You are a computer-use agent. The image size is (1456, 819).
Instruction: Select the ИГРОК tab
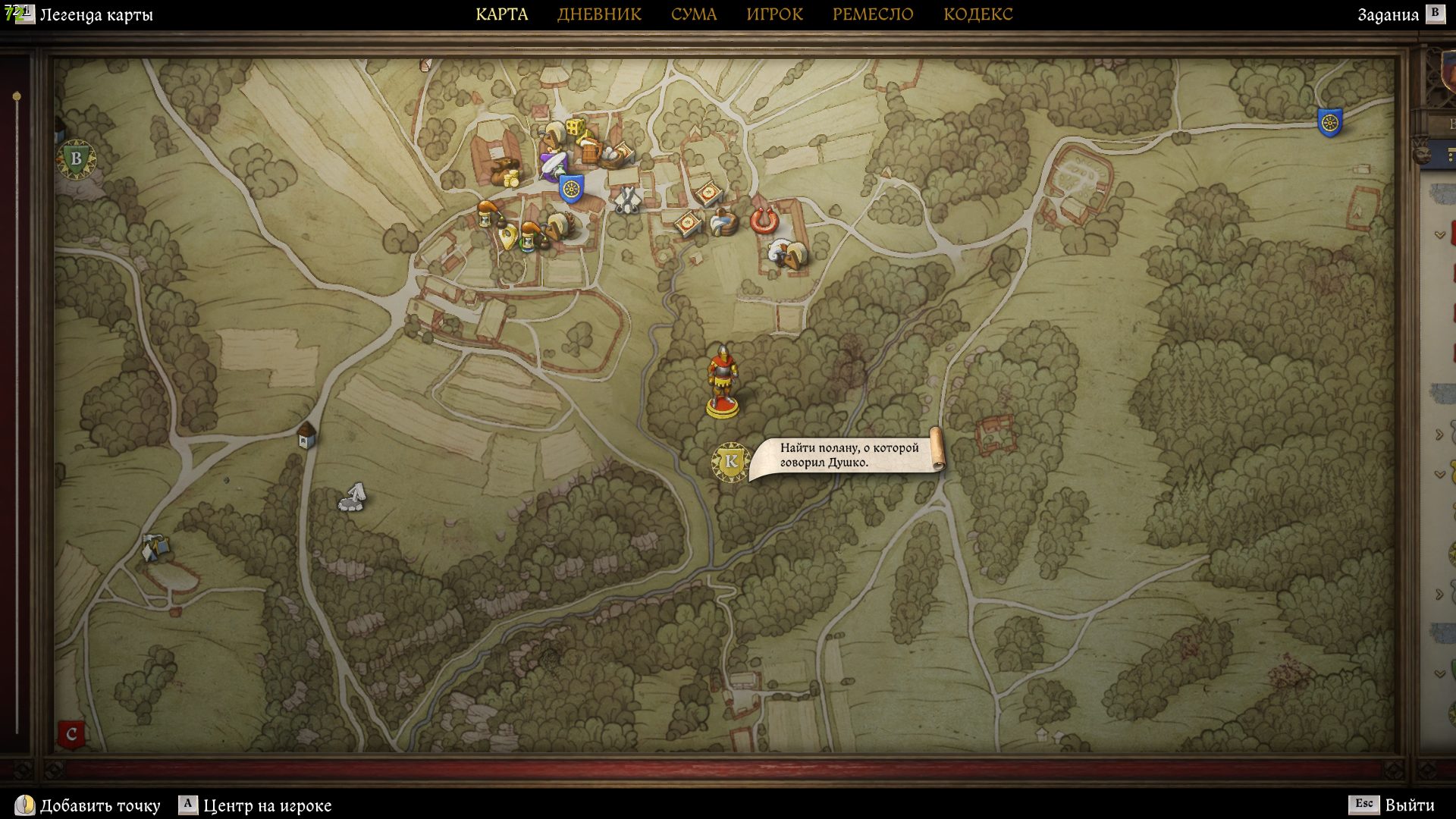[x=774, y=14]
